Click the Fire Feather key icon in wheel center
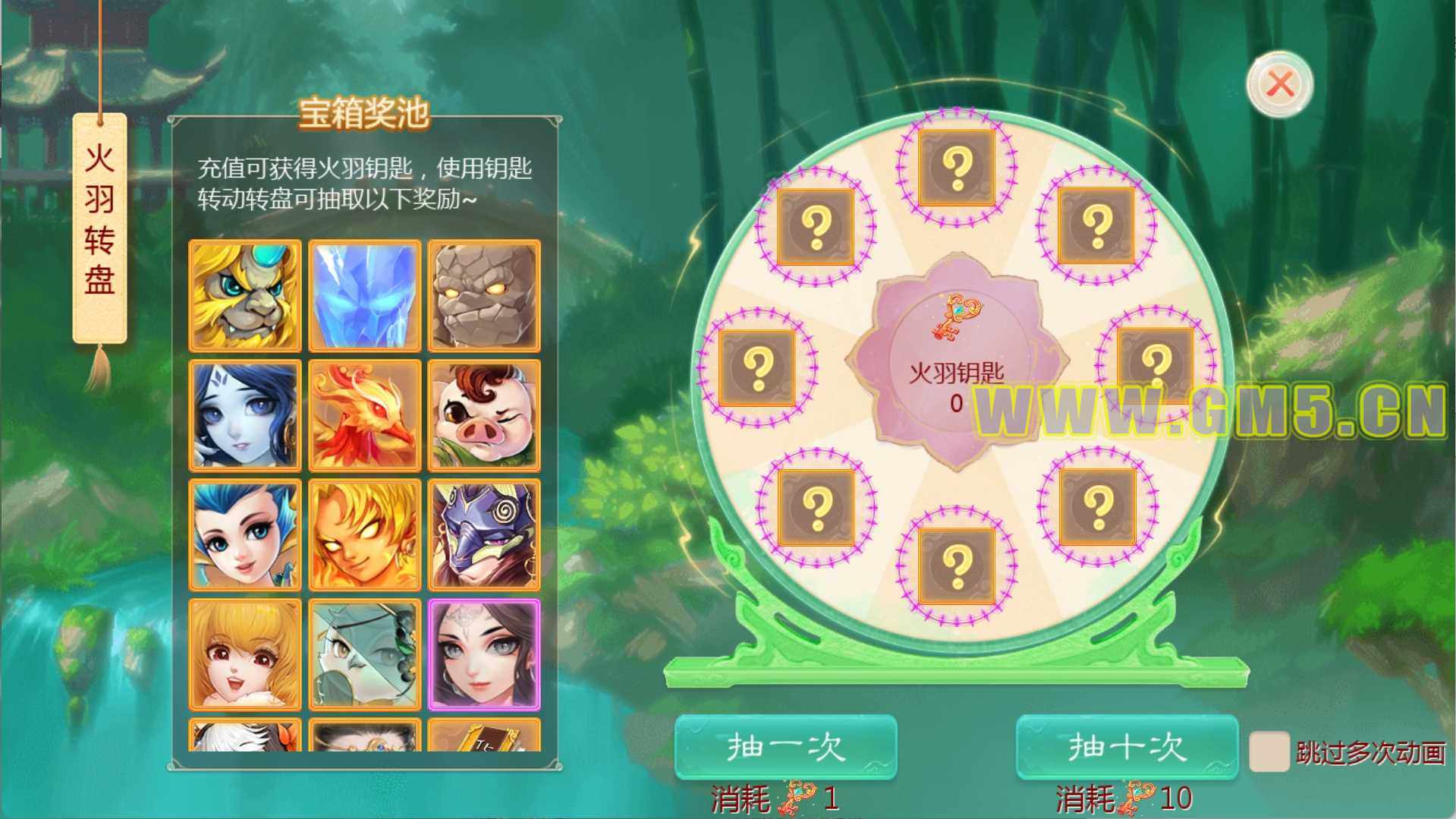The height and width of the screenshot is (819, 1456). pos(956,319)
